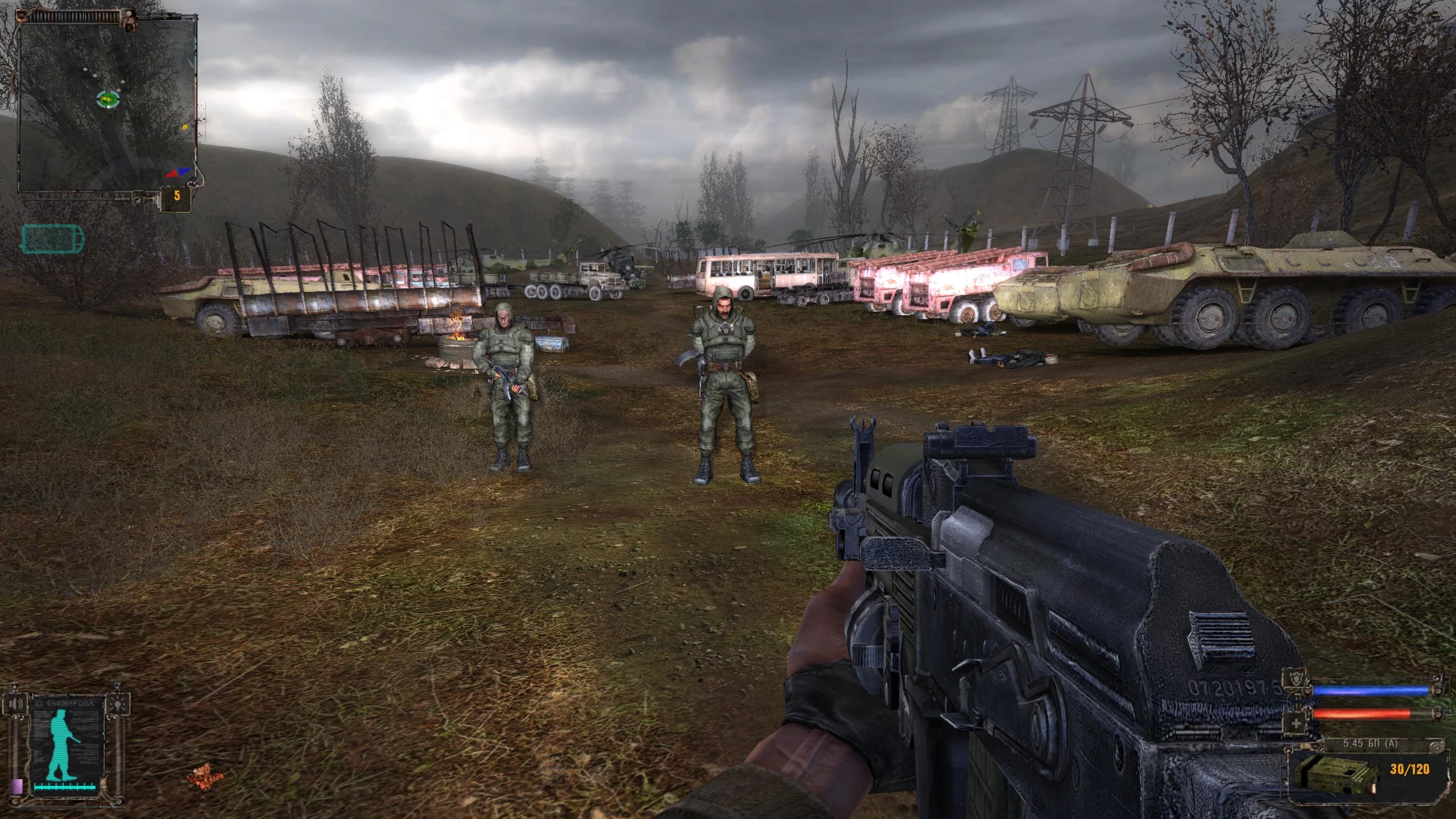
Task: Click the teal PDA icon
Action: pos(52,238)
